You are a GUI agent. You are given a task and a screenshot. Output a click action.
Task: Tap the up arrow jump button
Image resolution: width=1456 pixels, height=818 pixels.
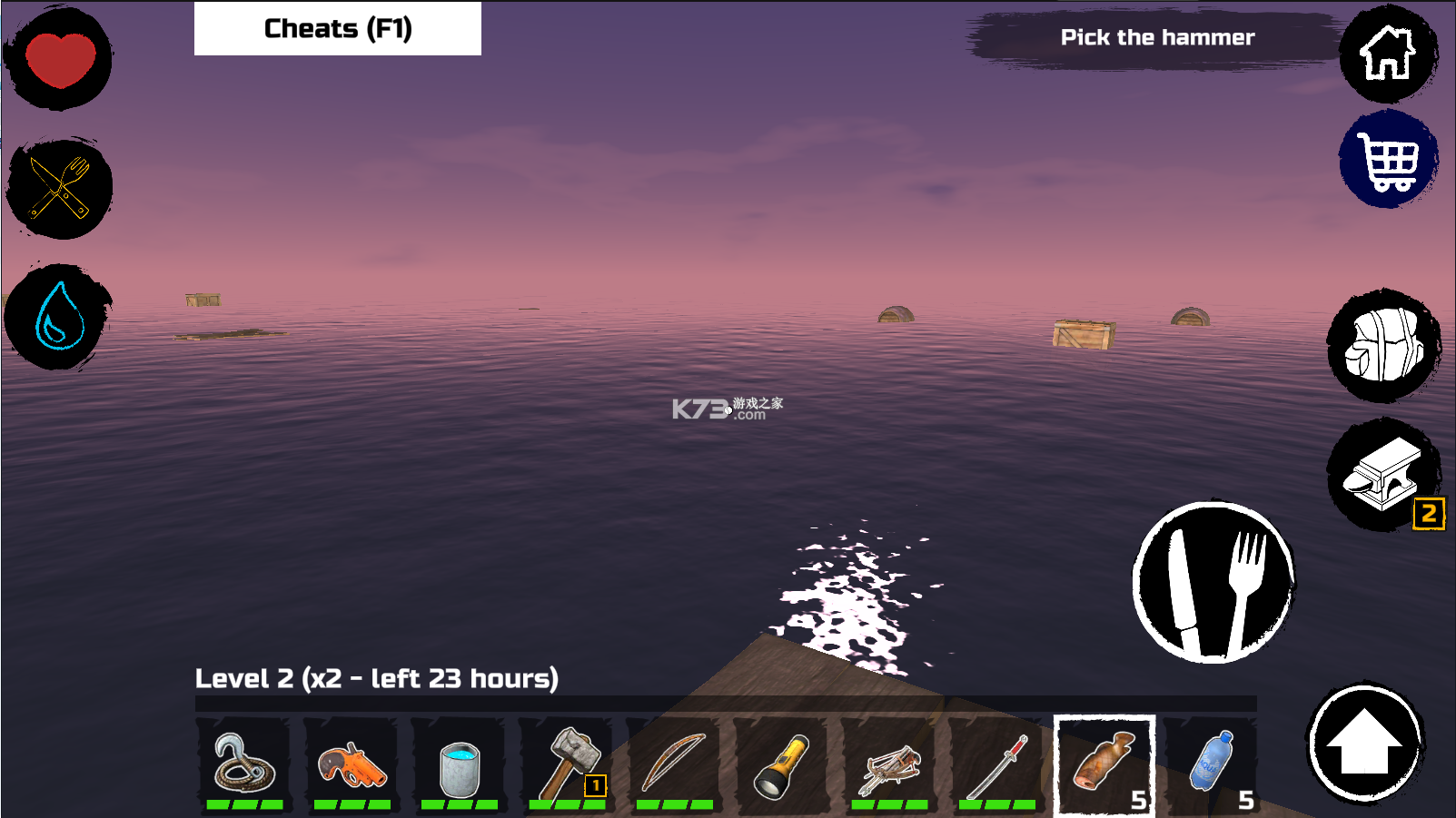click(1364, 742)
